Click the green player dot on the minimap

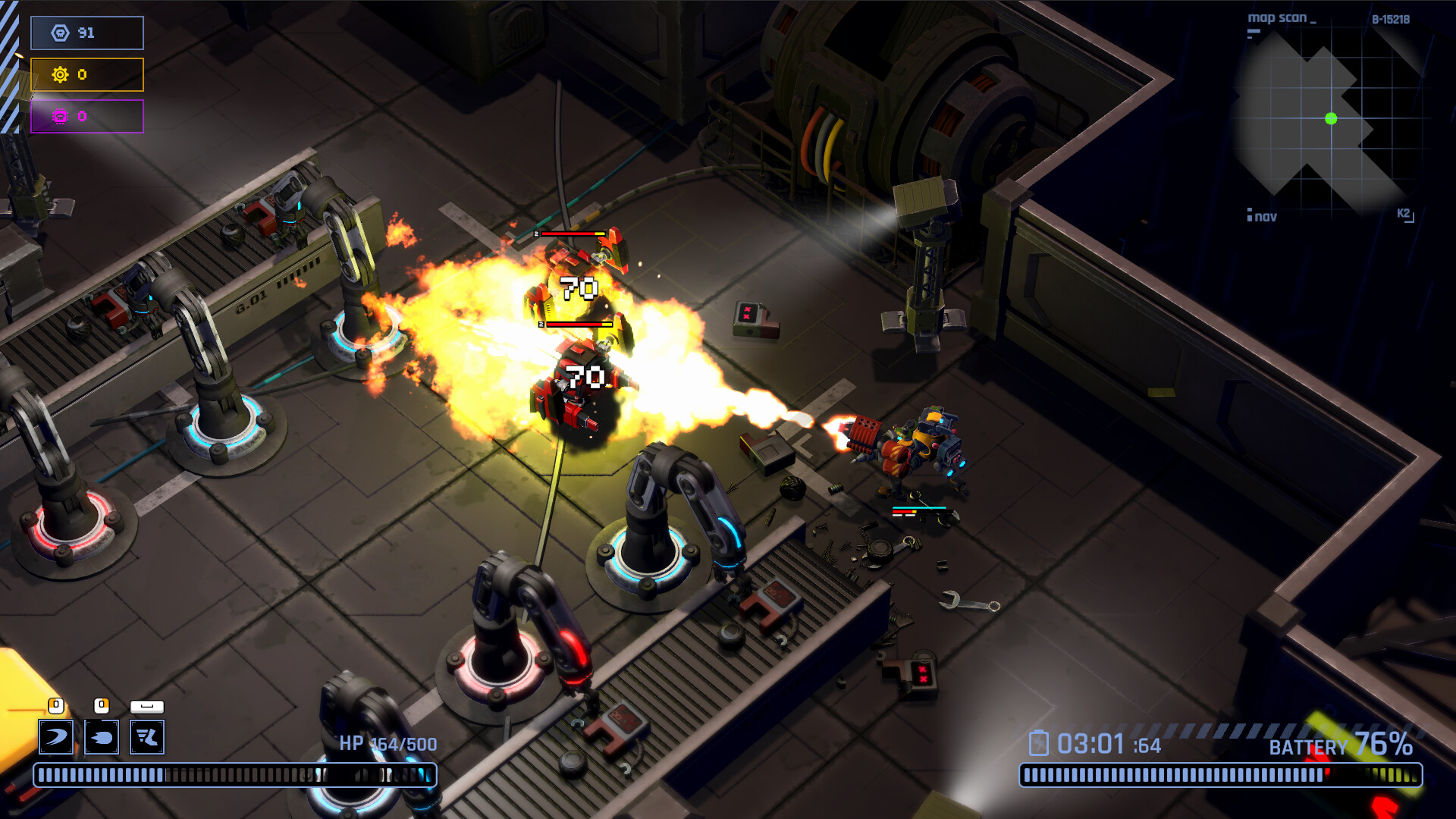click(1329, 118)
